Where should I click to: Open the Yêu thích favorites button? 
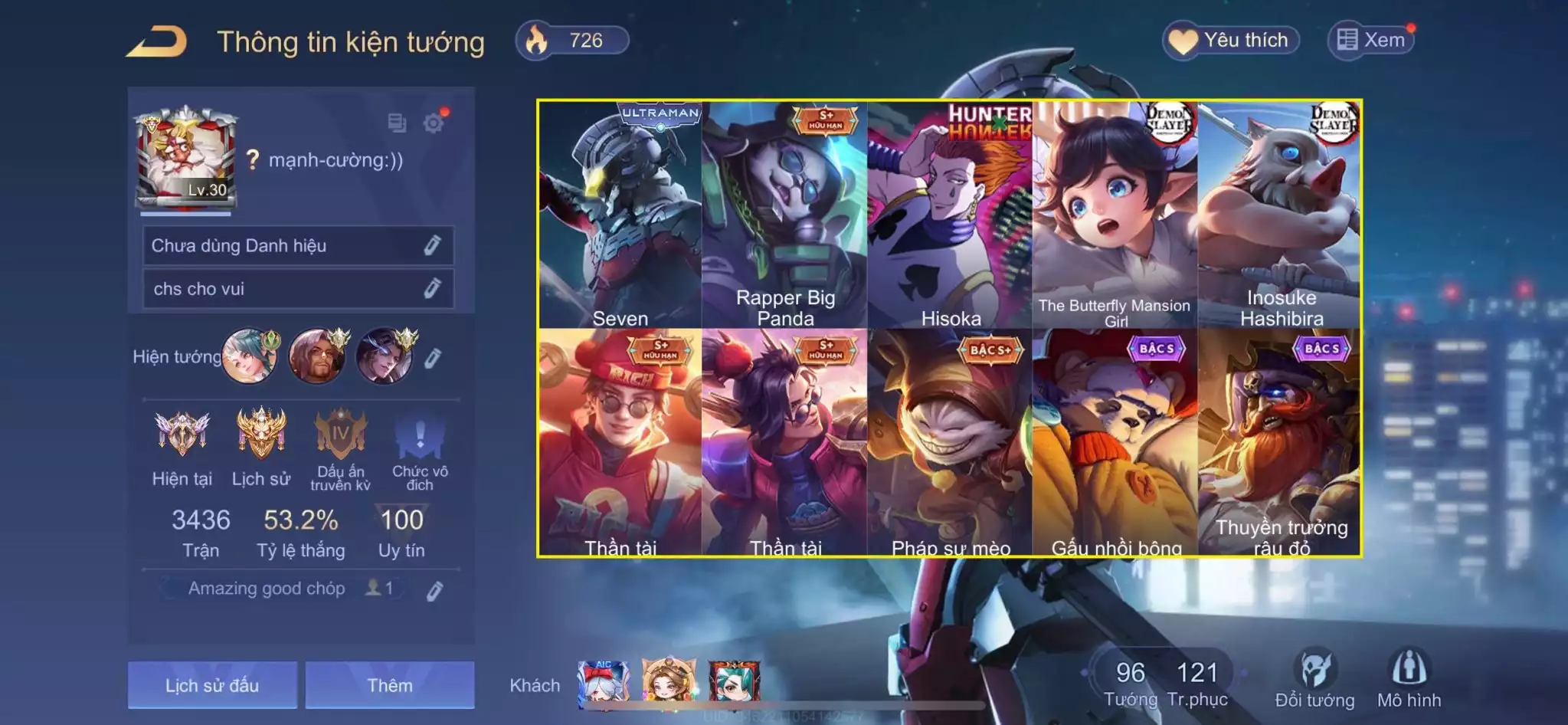(1231, 40)
